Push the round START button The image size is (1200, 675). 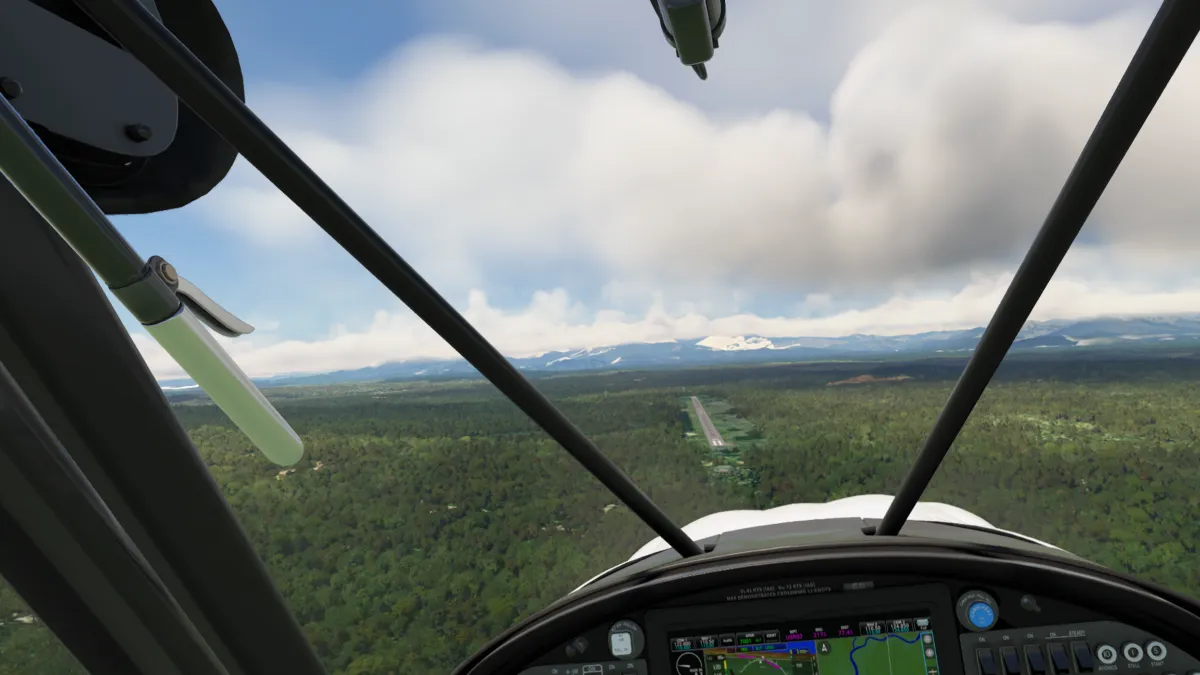tap(1156, 651)
